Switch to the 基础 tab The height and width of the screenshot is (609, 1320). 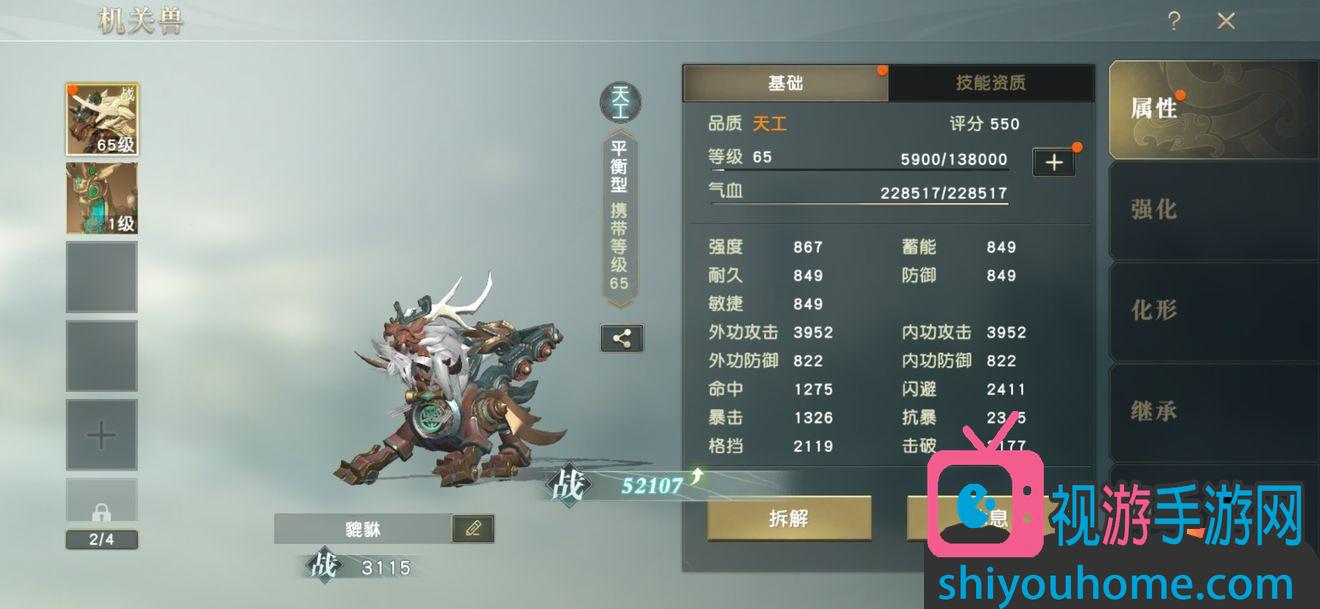pos(785,83)
